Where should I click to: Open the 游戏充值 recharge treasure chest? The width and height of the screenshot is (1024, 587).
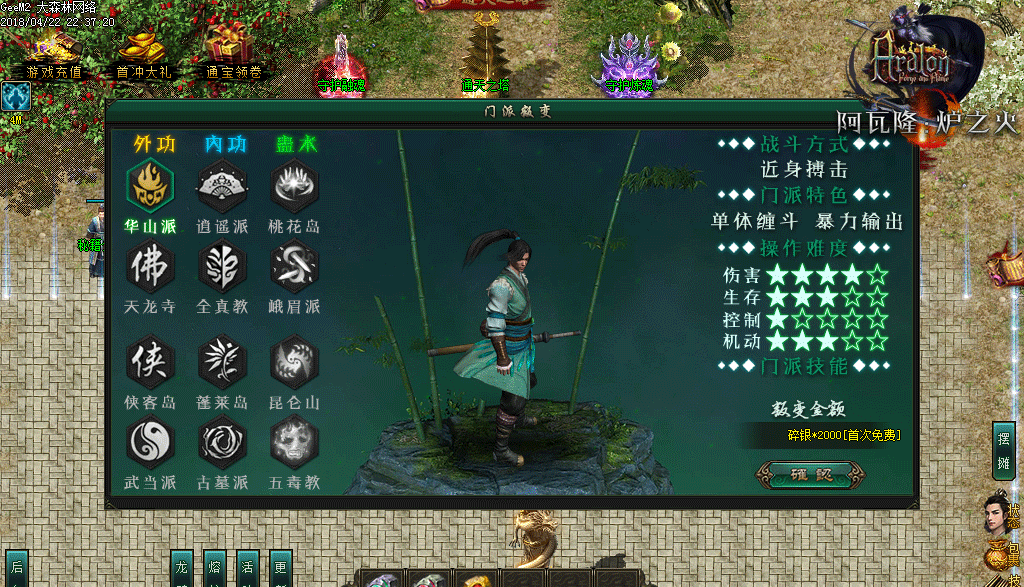tap(54, 48)
